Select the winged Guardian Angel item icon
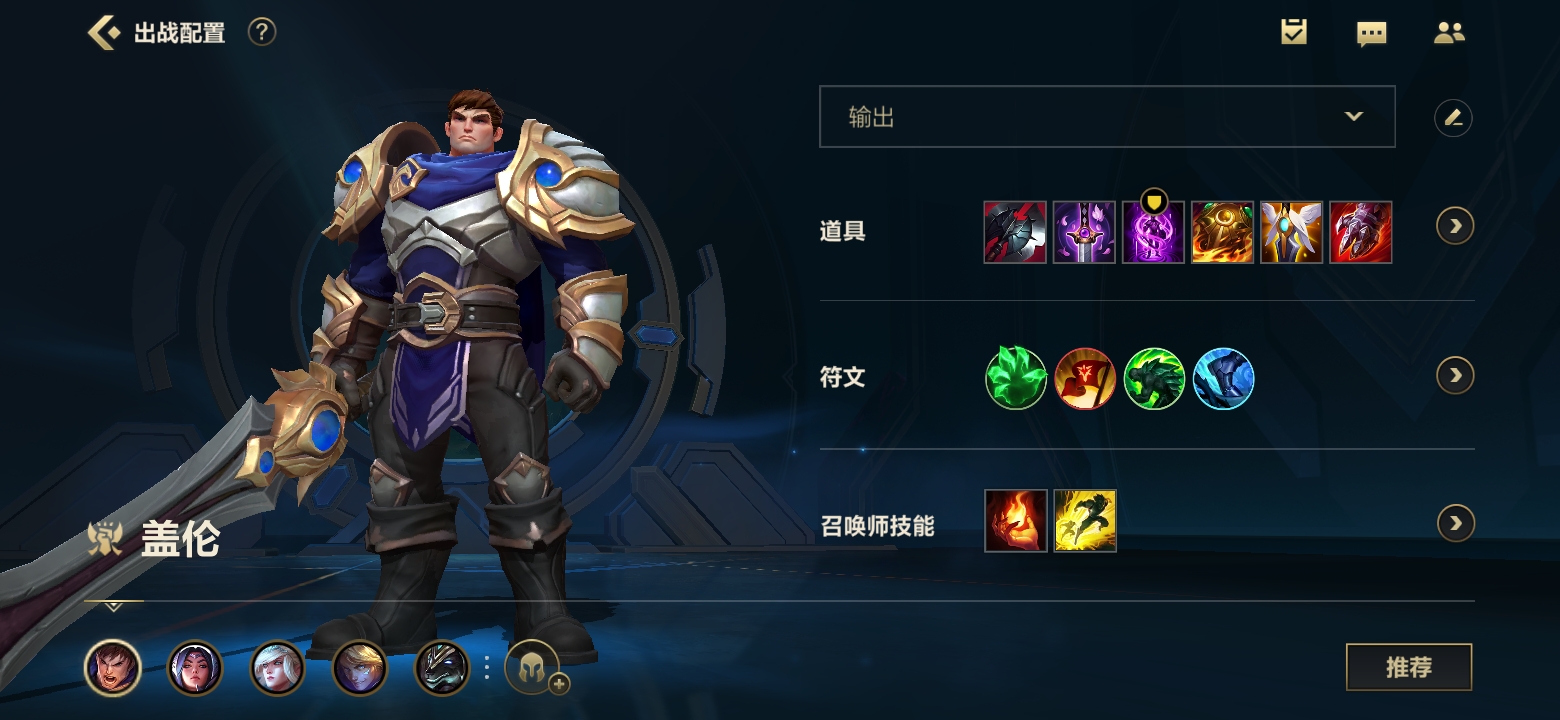1560x720 pixels. 1291,232
